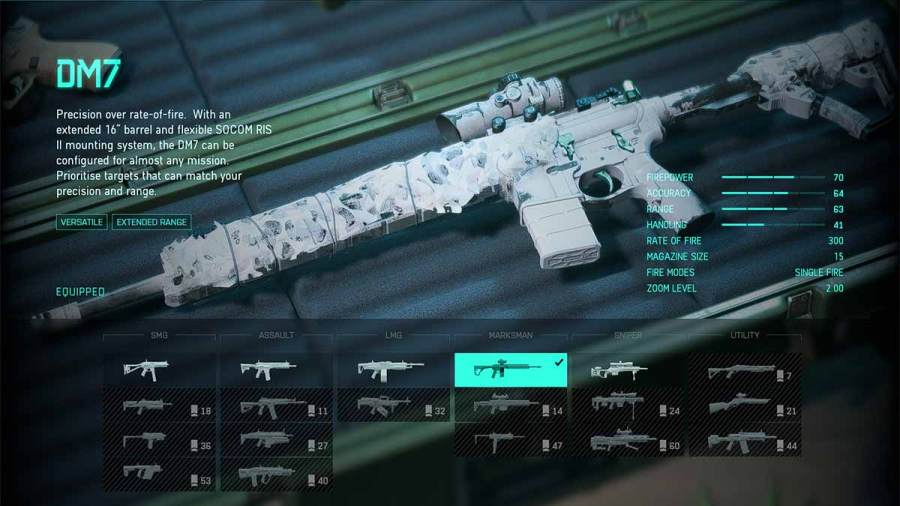Select the unlocked SMG weapon tile
Screen dimensions: 900x506
point(159,370)
